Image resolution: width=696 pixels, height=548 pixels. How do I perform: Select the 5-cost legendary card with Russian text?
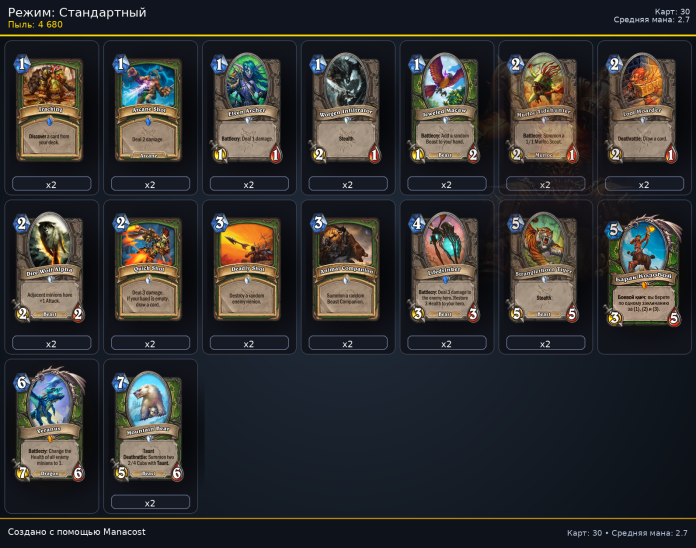tap(645, 272)
